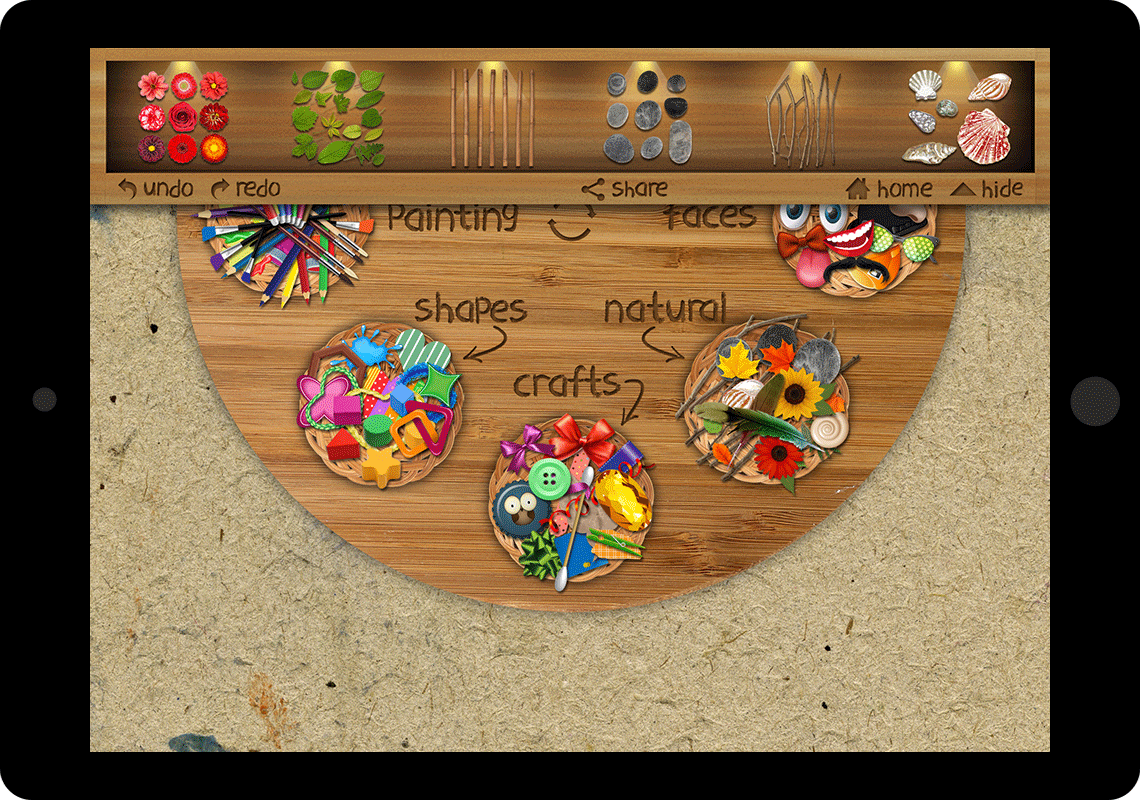
Task: Select the red flowers material set
Action: 183,117
